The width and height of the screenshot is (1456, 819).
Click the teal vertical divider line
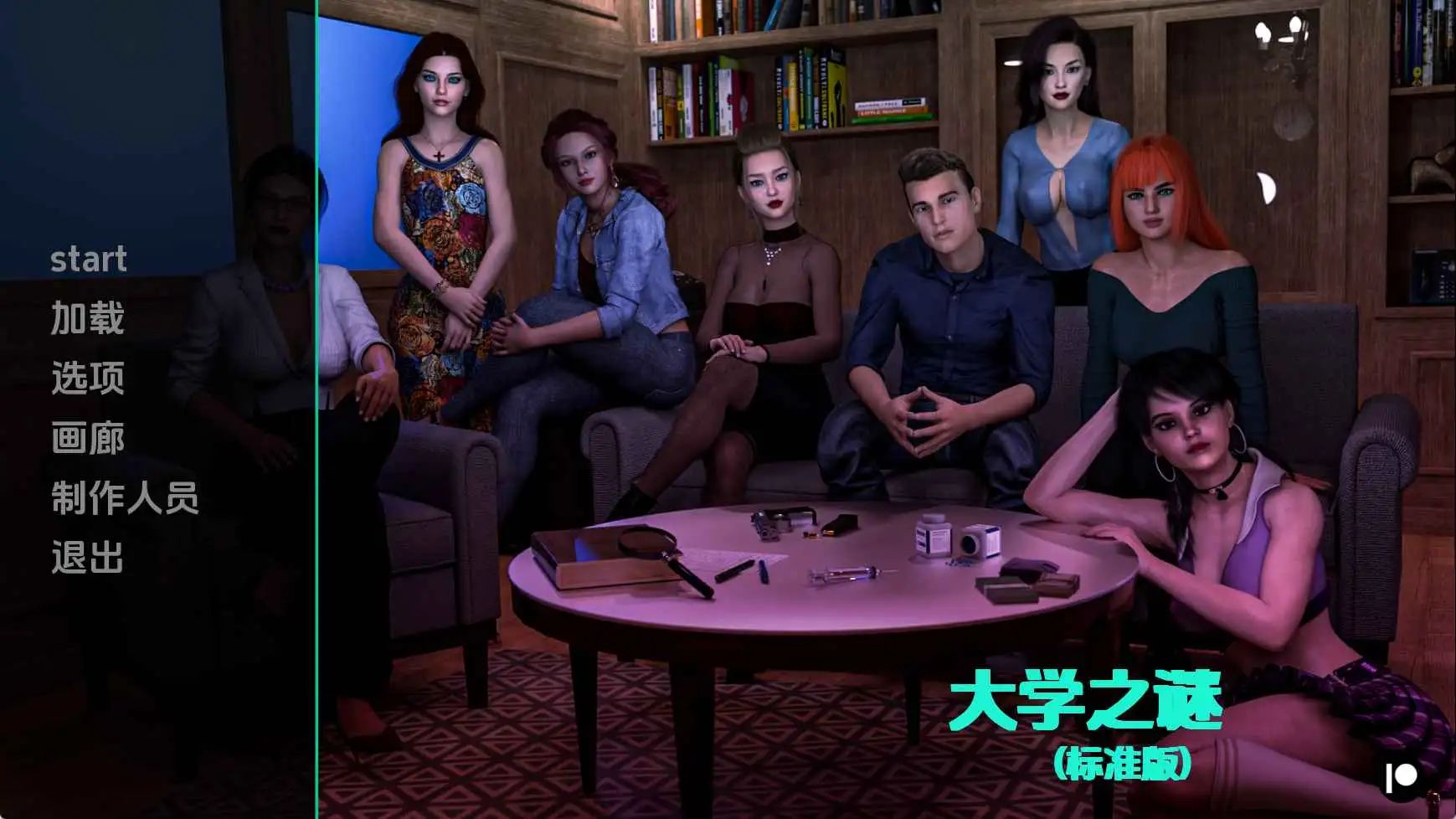(x=317, y=409)
